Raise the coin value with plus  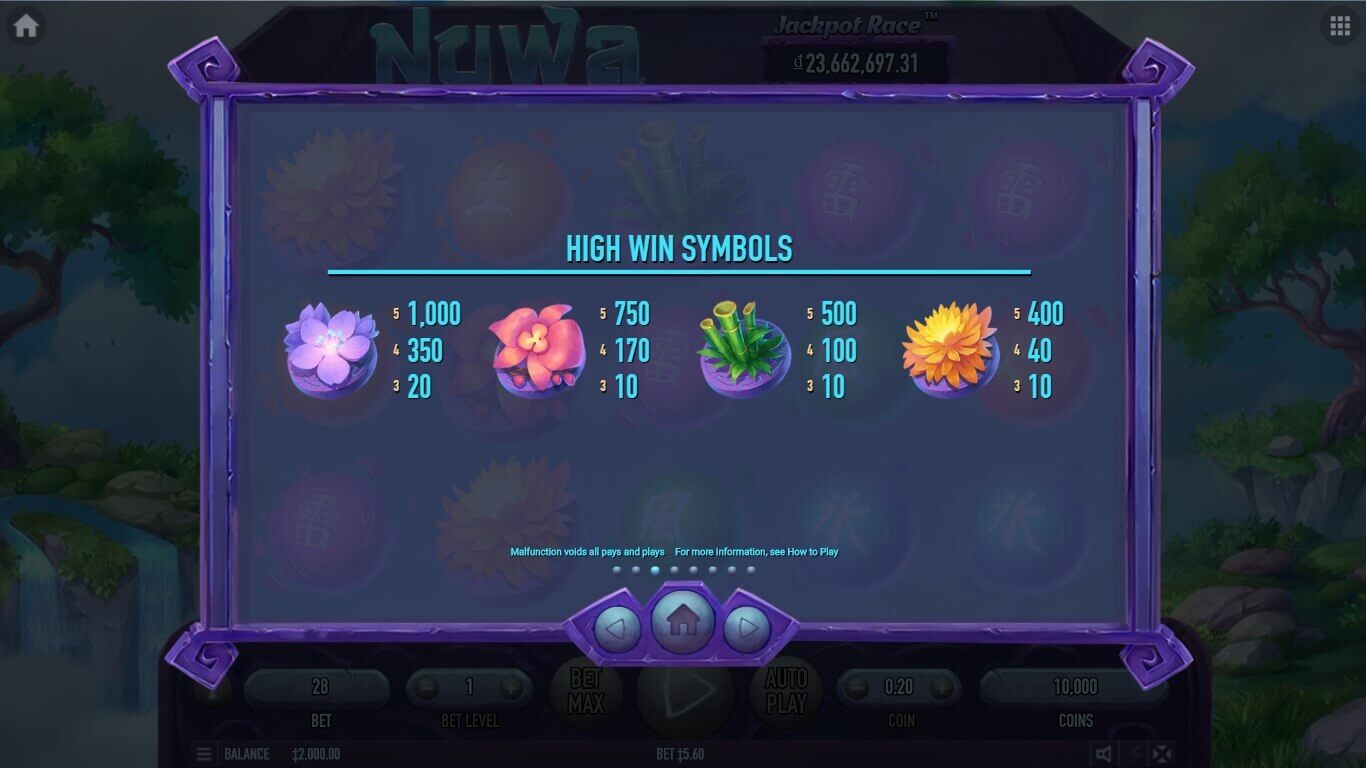coord(942,688)
